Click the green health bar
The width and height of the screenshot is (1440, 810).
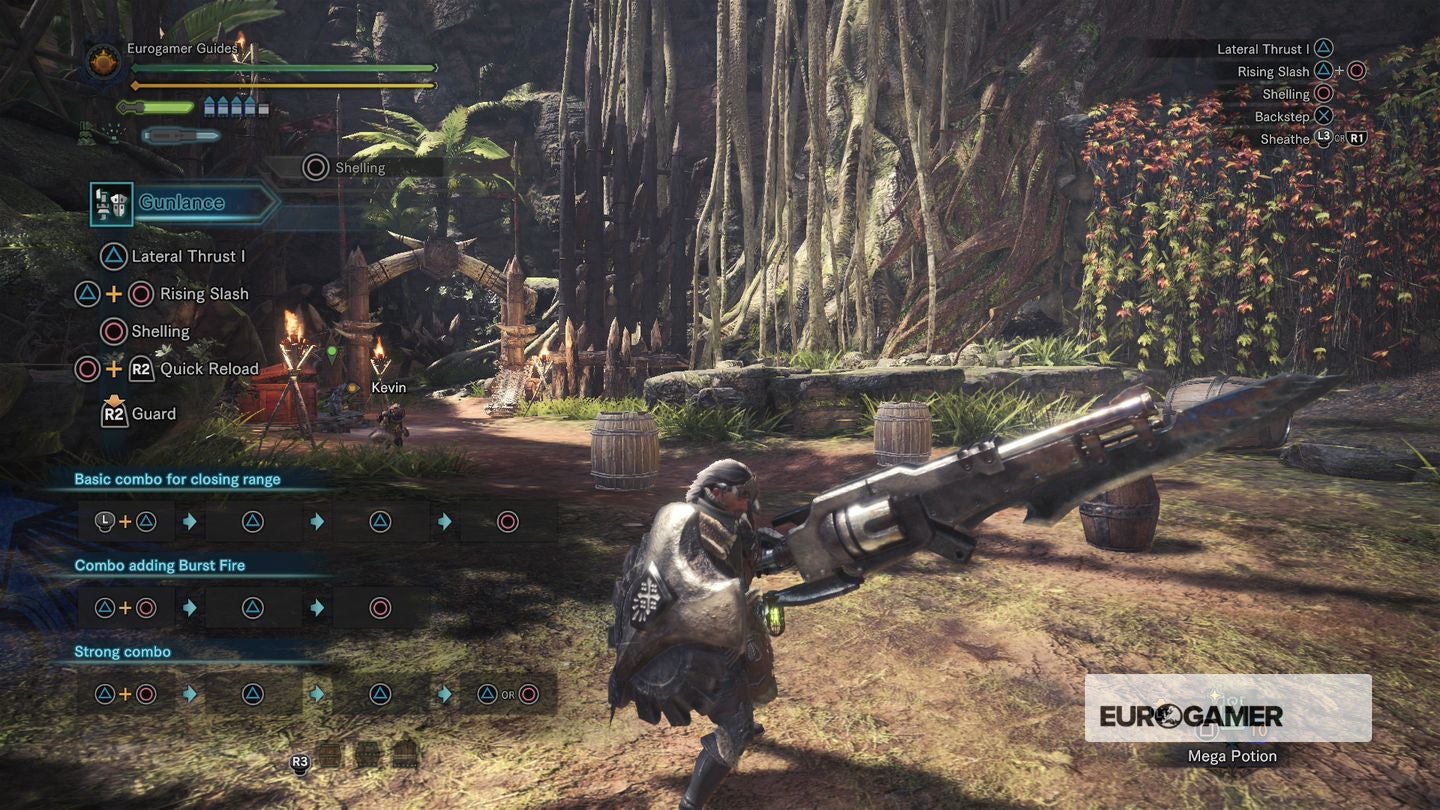point(280,68)
